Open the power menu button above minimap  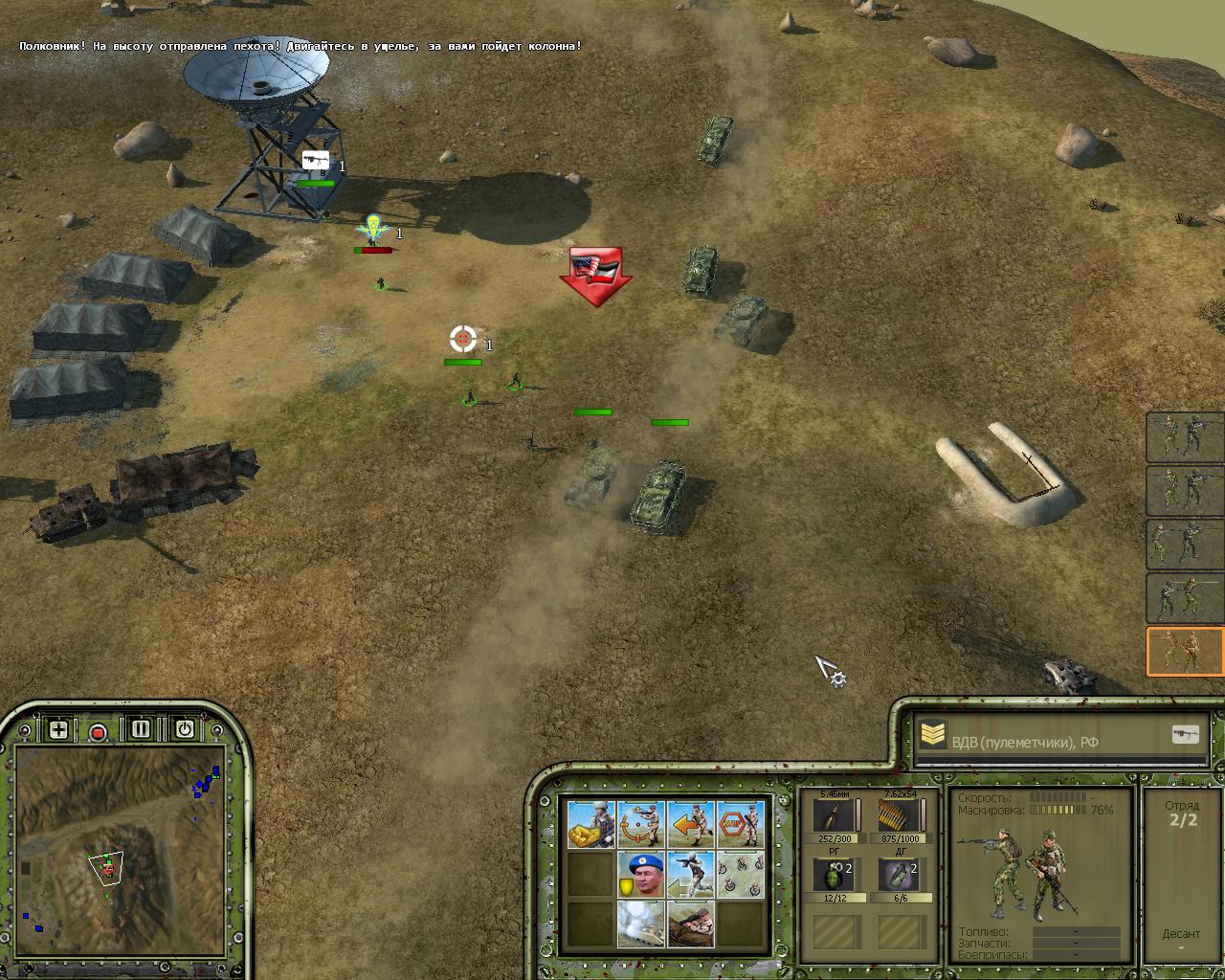(184, 729)
